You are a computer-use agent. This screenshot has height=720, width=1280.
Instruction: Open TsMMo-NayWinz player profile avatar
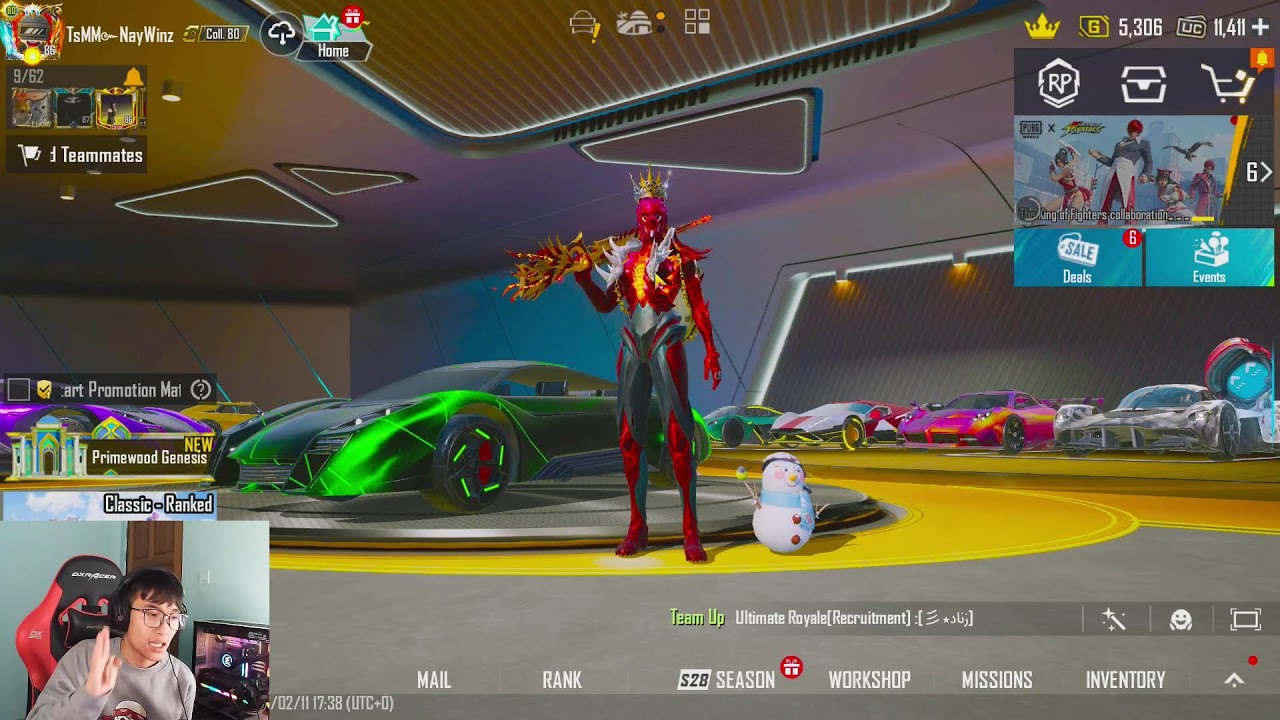coord(31,32)
